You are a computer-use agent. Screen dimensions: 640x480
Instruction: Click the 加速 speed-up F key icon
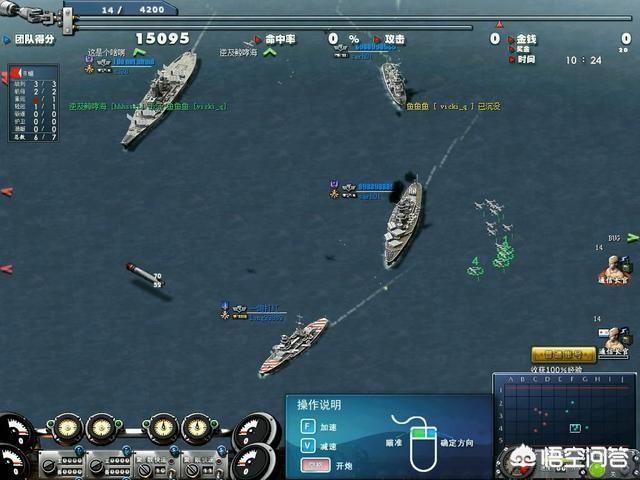pyautogui.click(x=308, y=424)
